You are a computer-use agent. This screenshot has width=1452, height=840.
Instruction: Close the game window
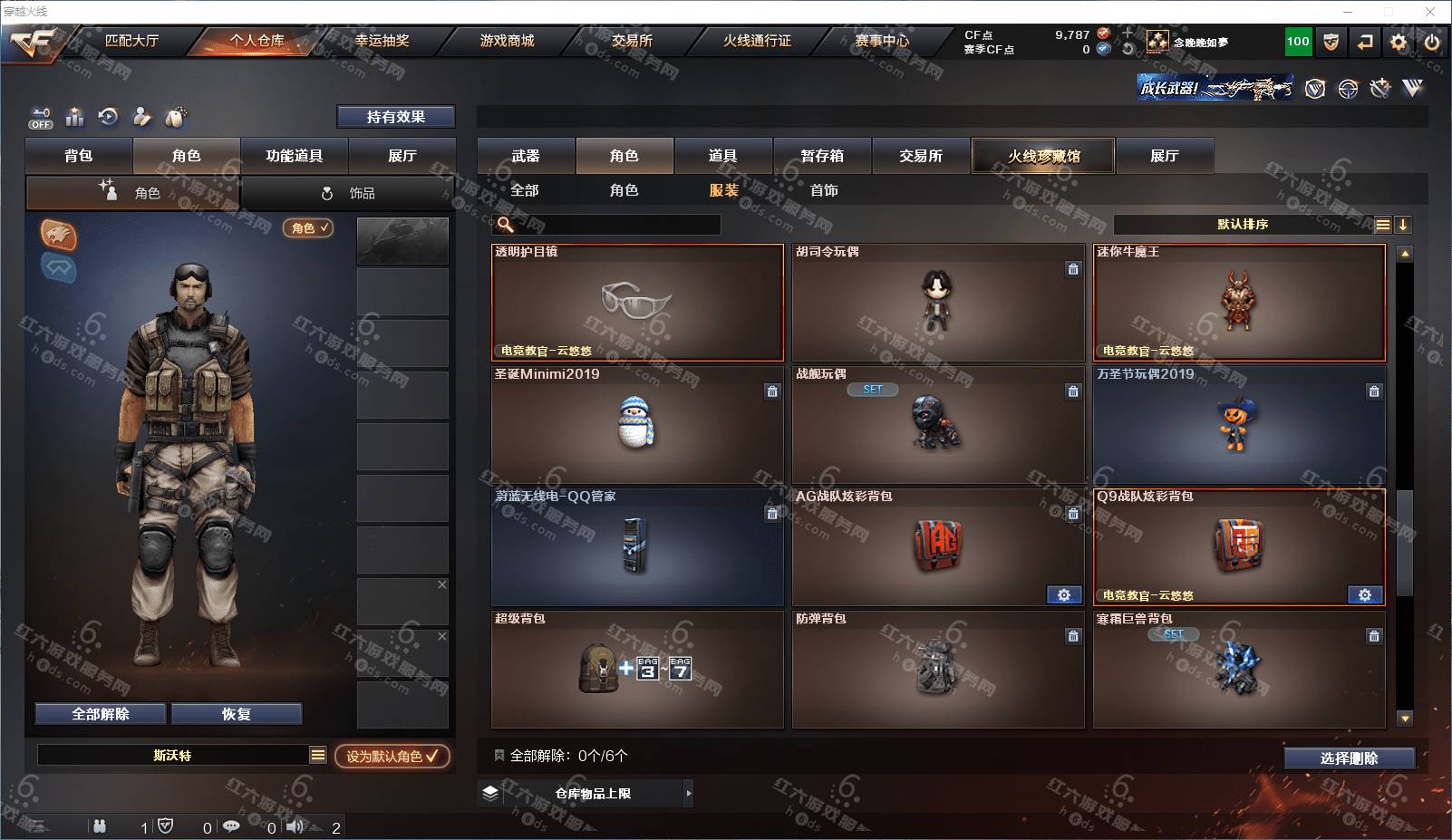(1430, 12)
